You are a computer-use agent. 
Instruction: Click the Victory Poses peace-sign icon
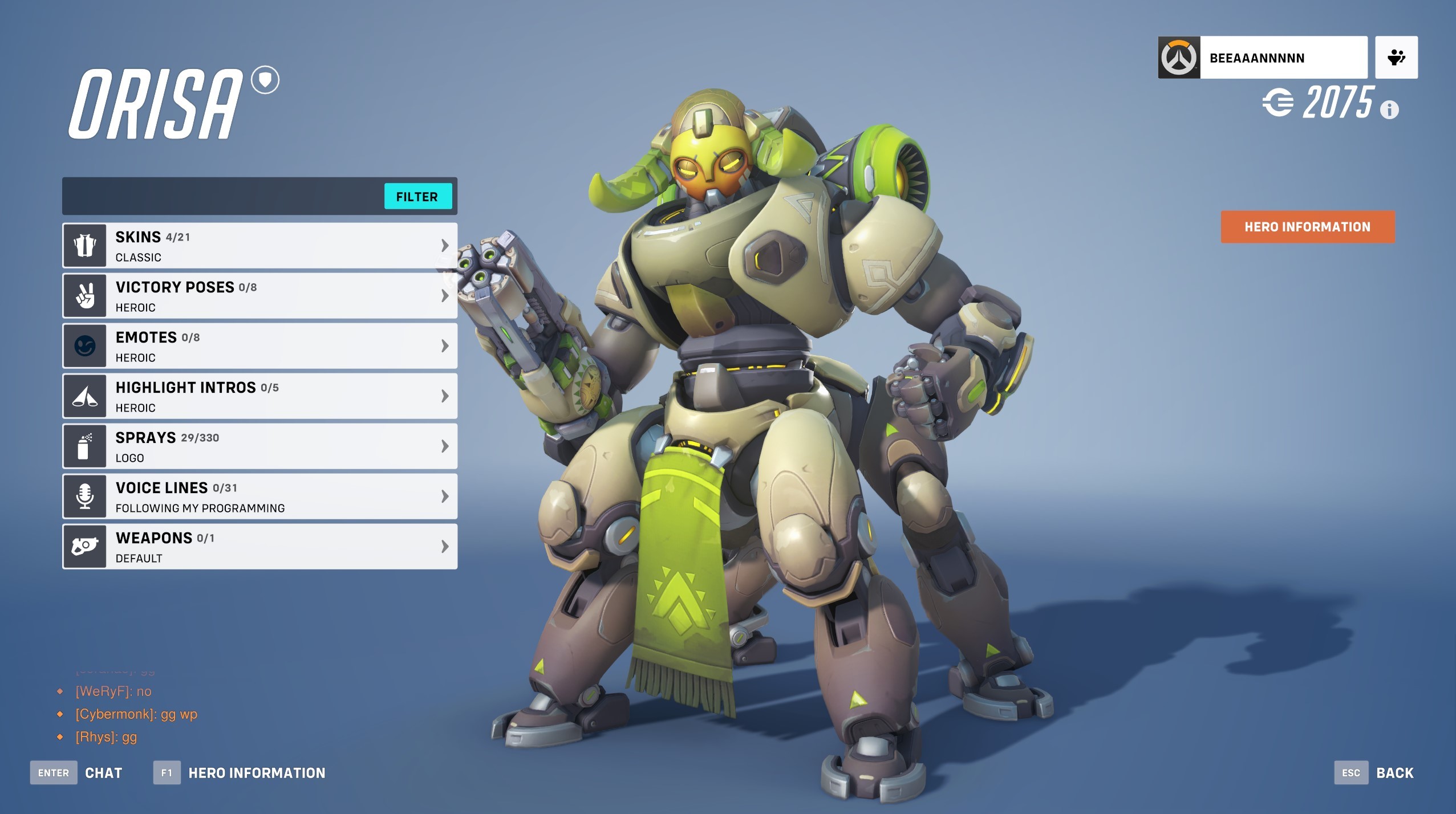pyautogui.click(x=84, y=295)
